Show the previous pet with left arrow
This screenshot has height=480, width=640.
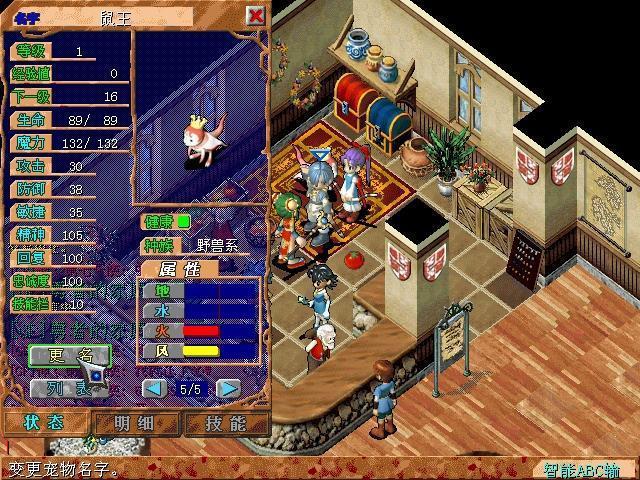point(154,388)
